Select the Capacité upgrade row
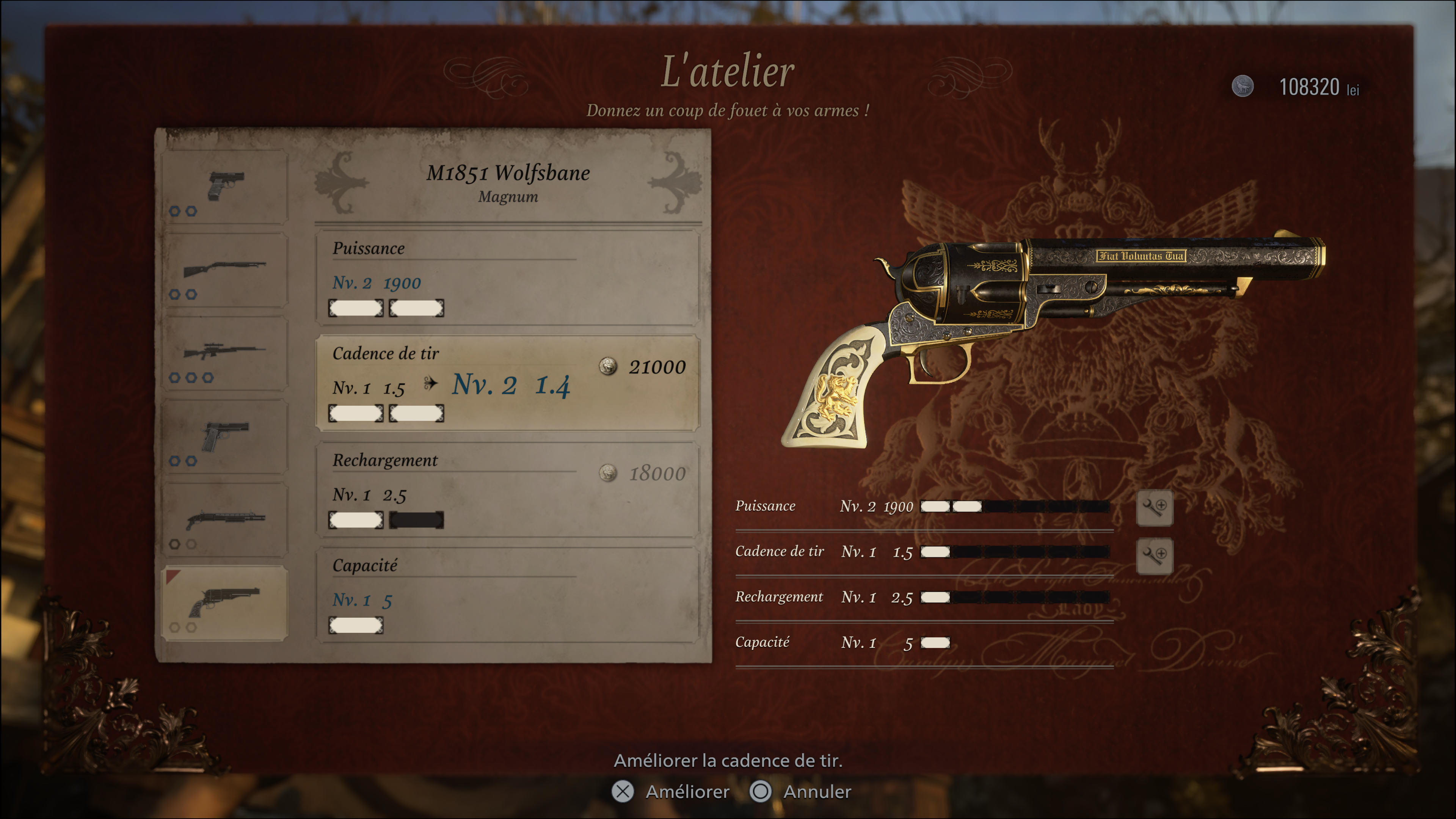Image resolution: width=1456 pixels, height=819 pixels. (x=507, y=595)
